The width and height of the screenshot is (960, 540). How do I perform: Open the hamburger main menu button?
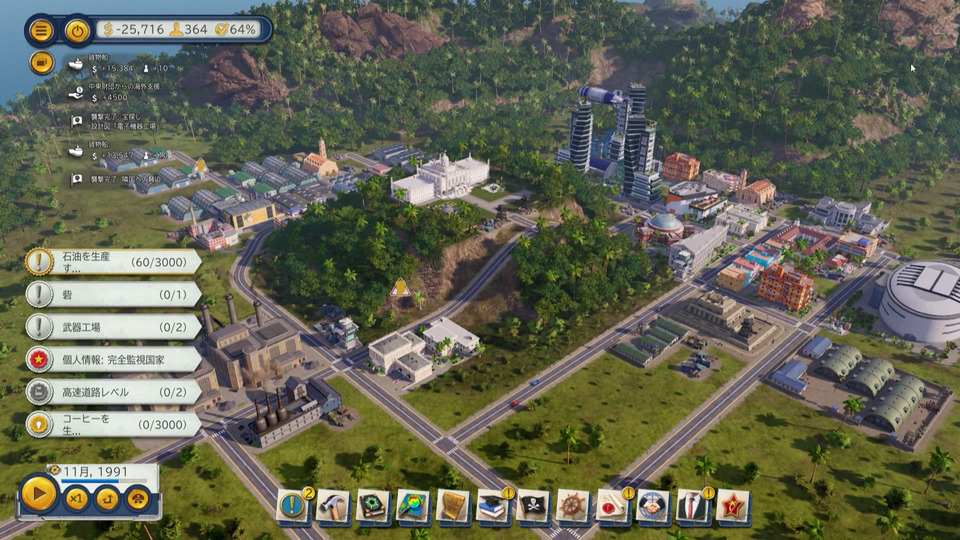click(x=41, y=30)
